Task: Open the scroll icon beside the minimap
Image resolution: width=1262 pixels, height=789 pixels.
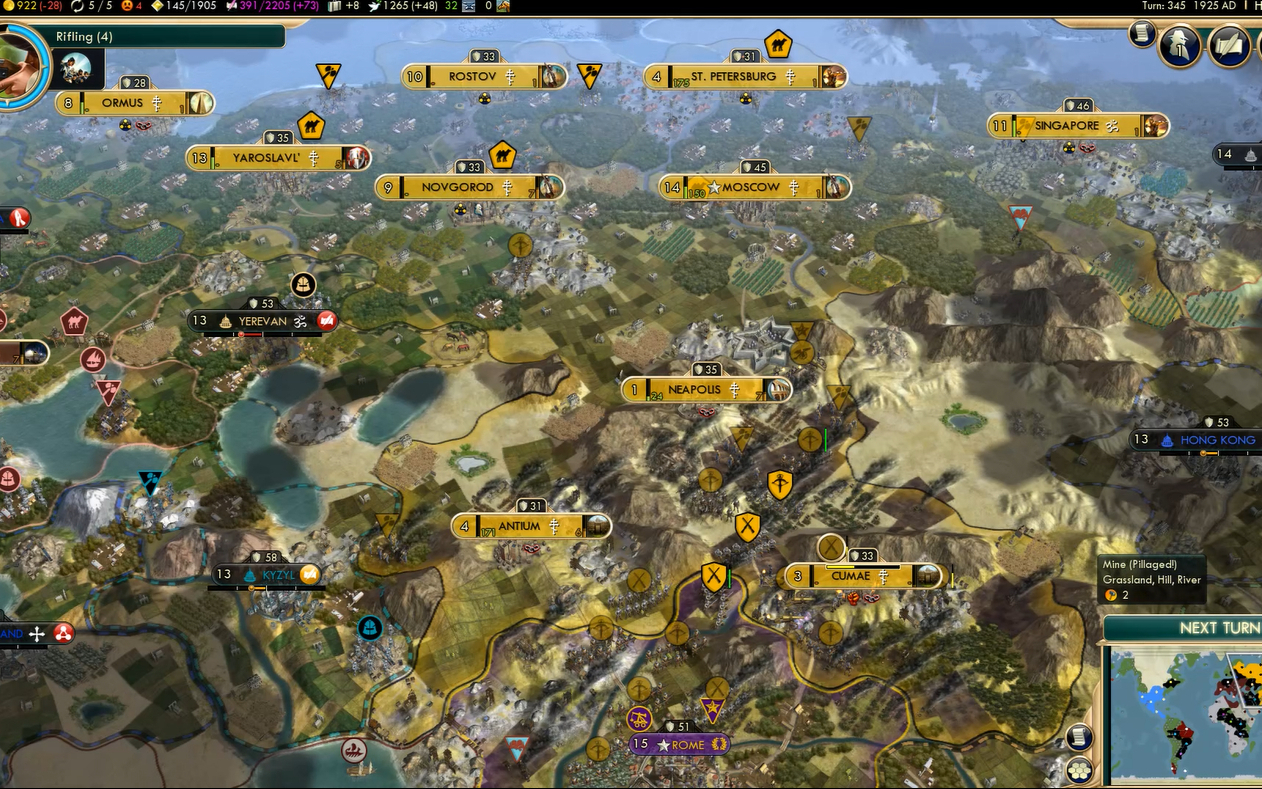Action: [1078, 738]
